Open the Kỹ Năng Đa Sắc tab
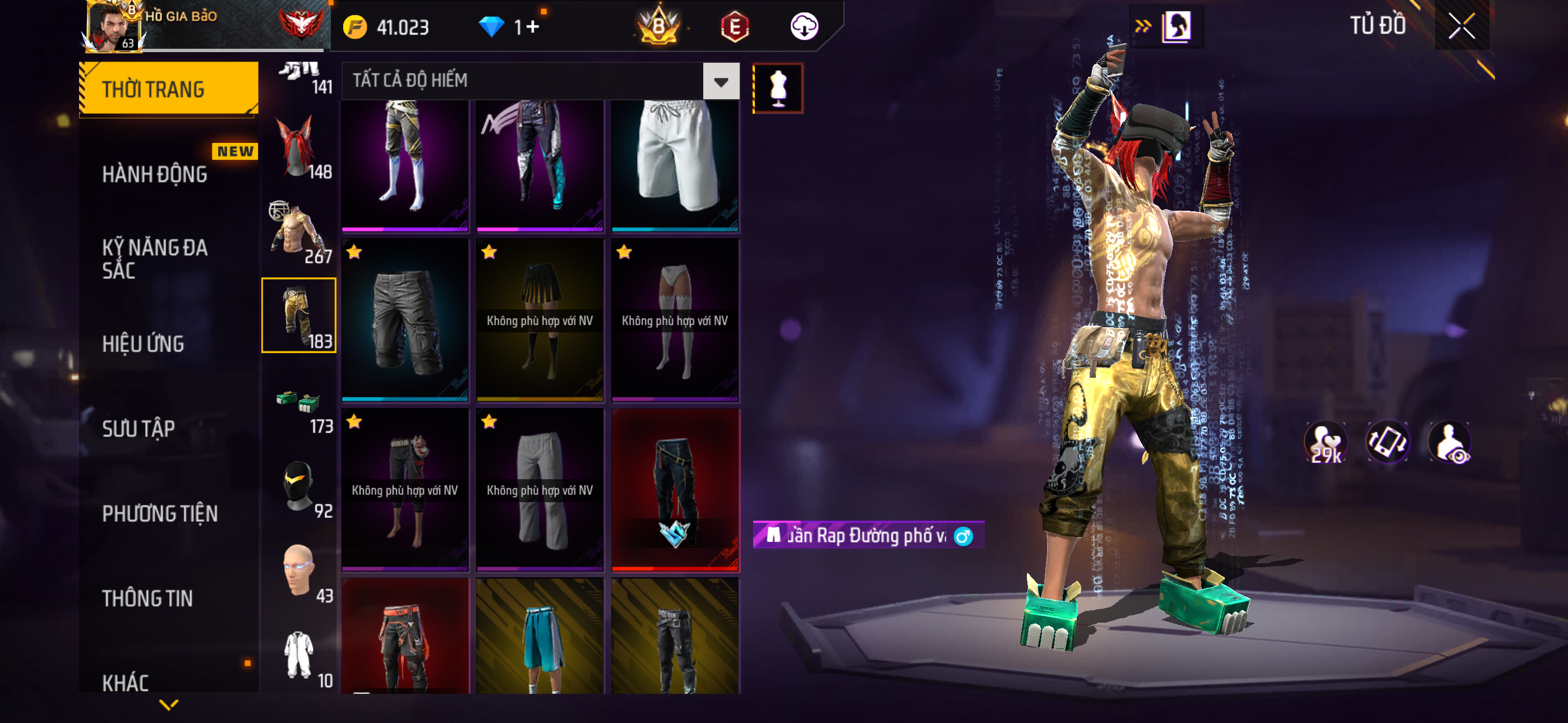Screen dimensions: 1568x723 pos(155,258)
